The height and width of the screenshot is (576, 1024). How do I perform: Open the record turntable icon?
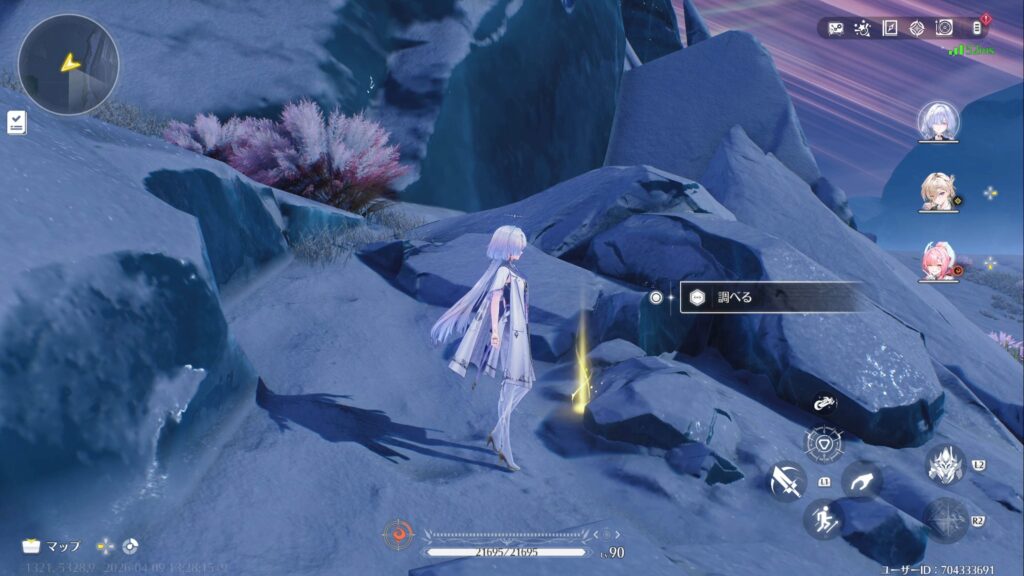coord(944,28)
